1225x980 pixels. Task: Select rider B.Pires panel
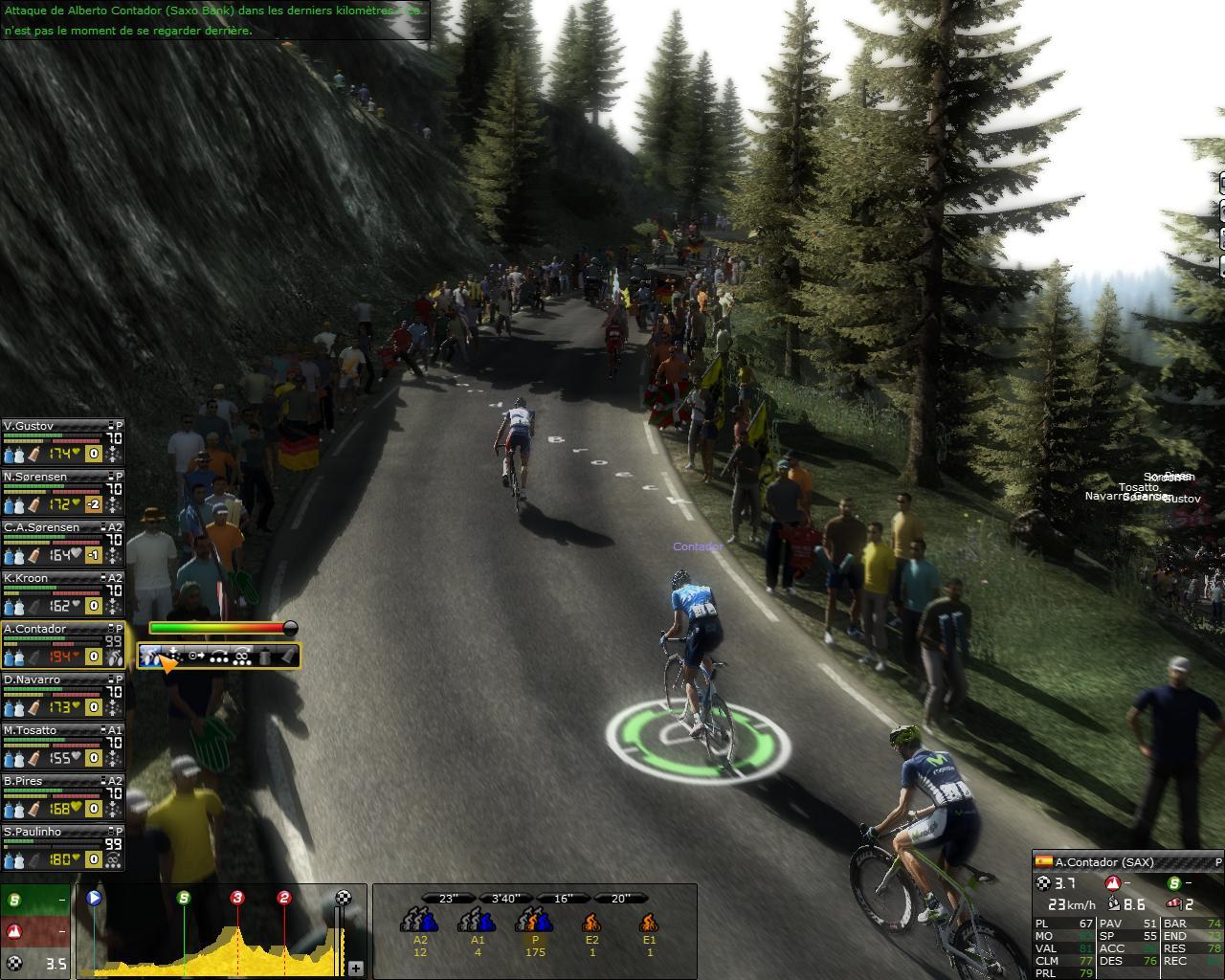[62, 796]
